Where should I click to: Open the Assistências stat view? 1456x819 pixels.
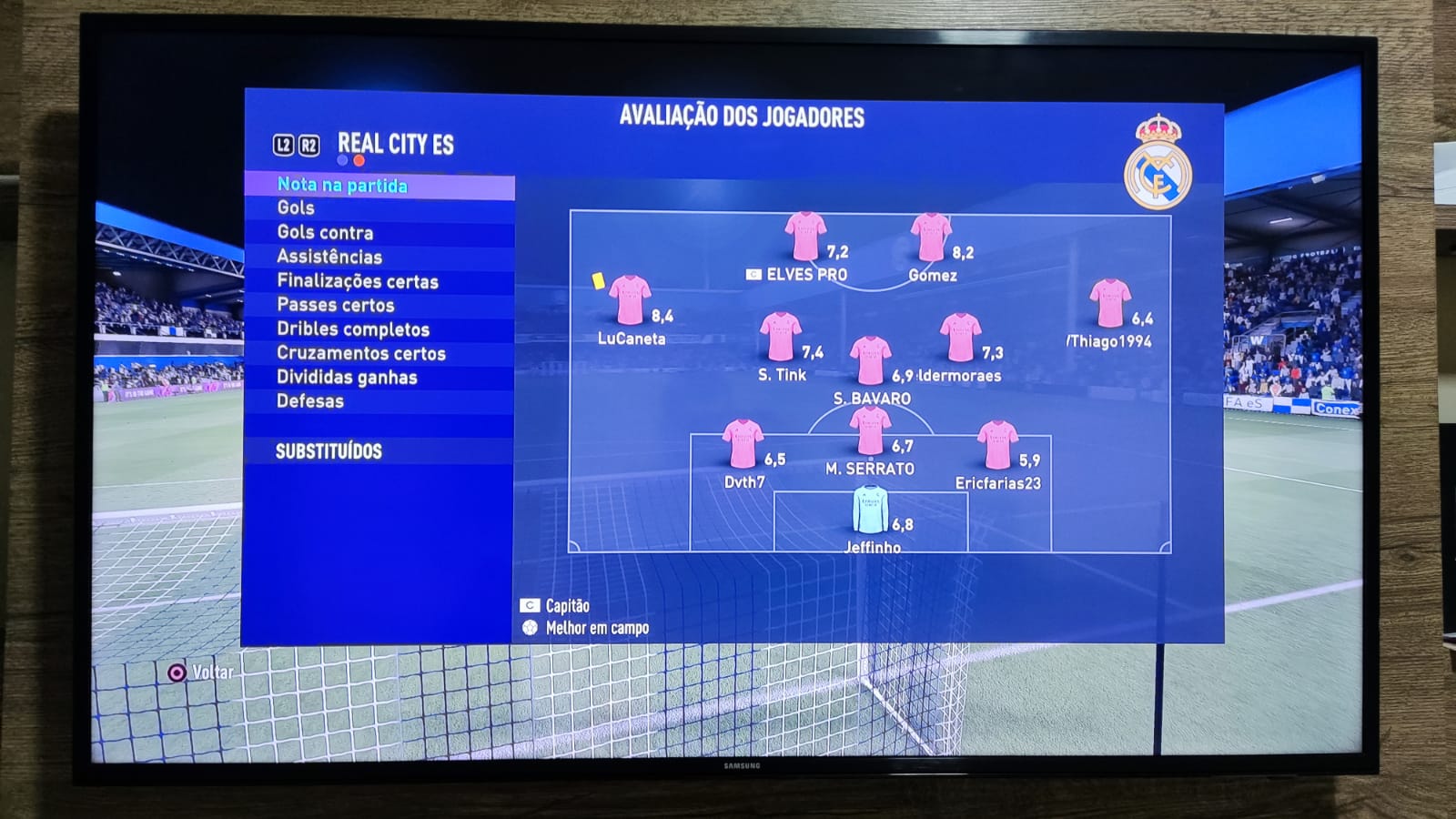(329, 258)
